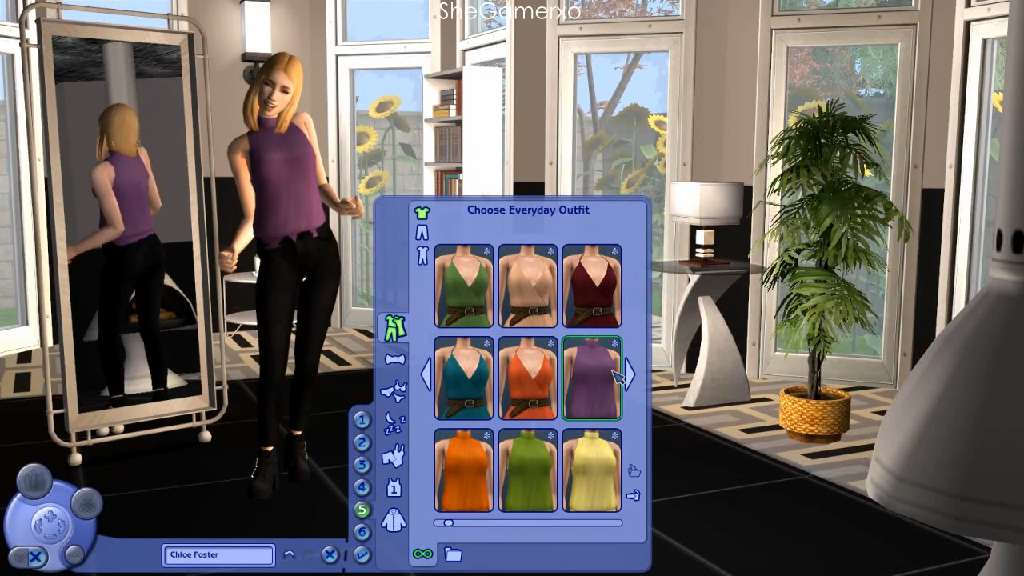Viewport: 1024px width, 576px height.
Task: Open the custom content folder tab
Action: tap(453, 554)
